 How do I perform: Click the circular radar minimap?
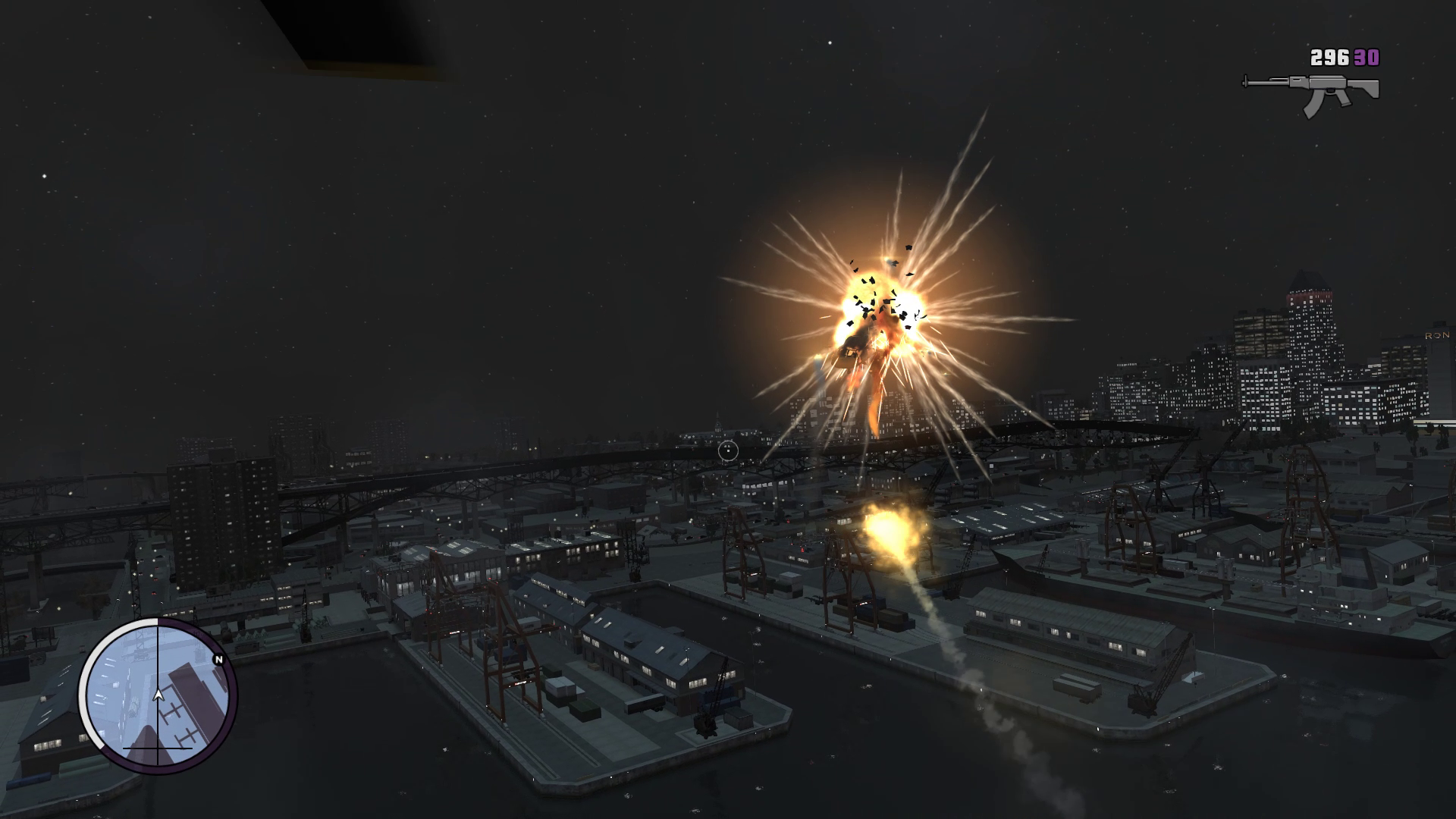tap(158, 695)
